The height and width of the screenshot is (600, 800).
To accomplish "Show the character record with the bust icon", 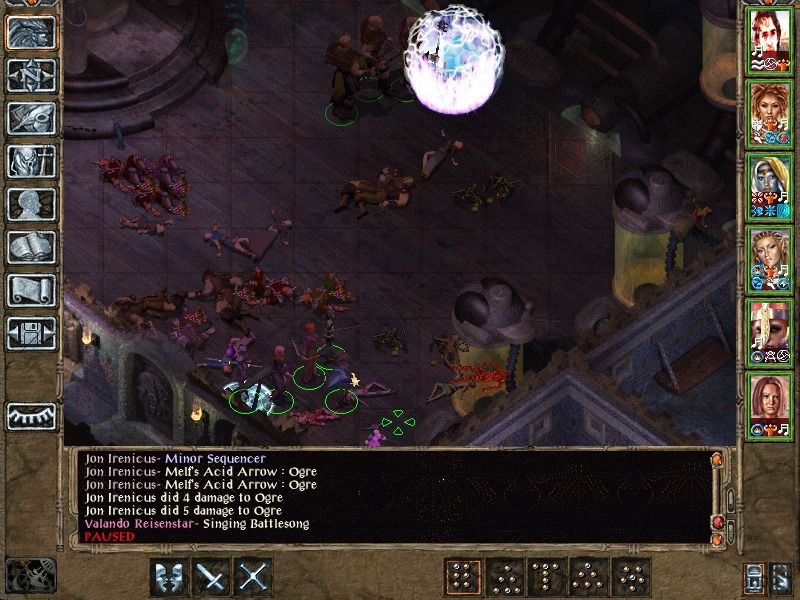I will click(x=30, y=203).
